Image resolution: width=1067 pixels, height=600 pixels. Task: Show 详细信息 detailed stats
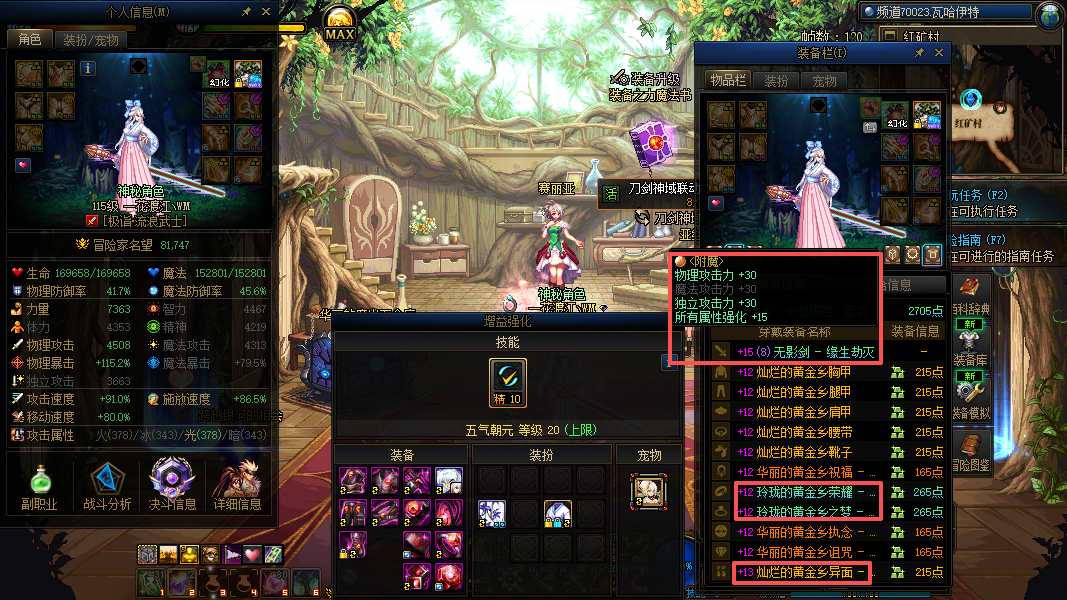pyautogui.click(x=237, y=486)
